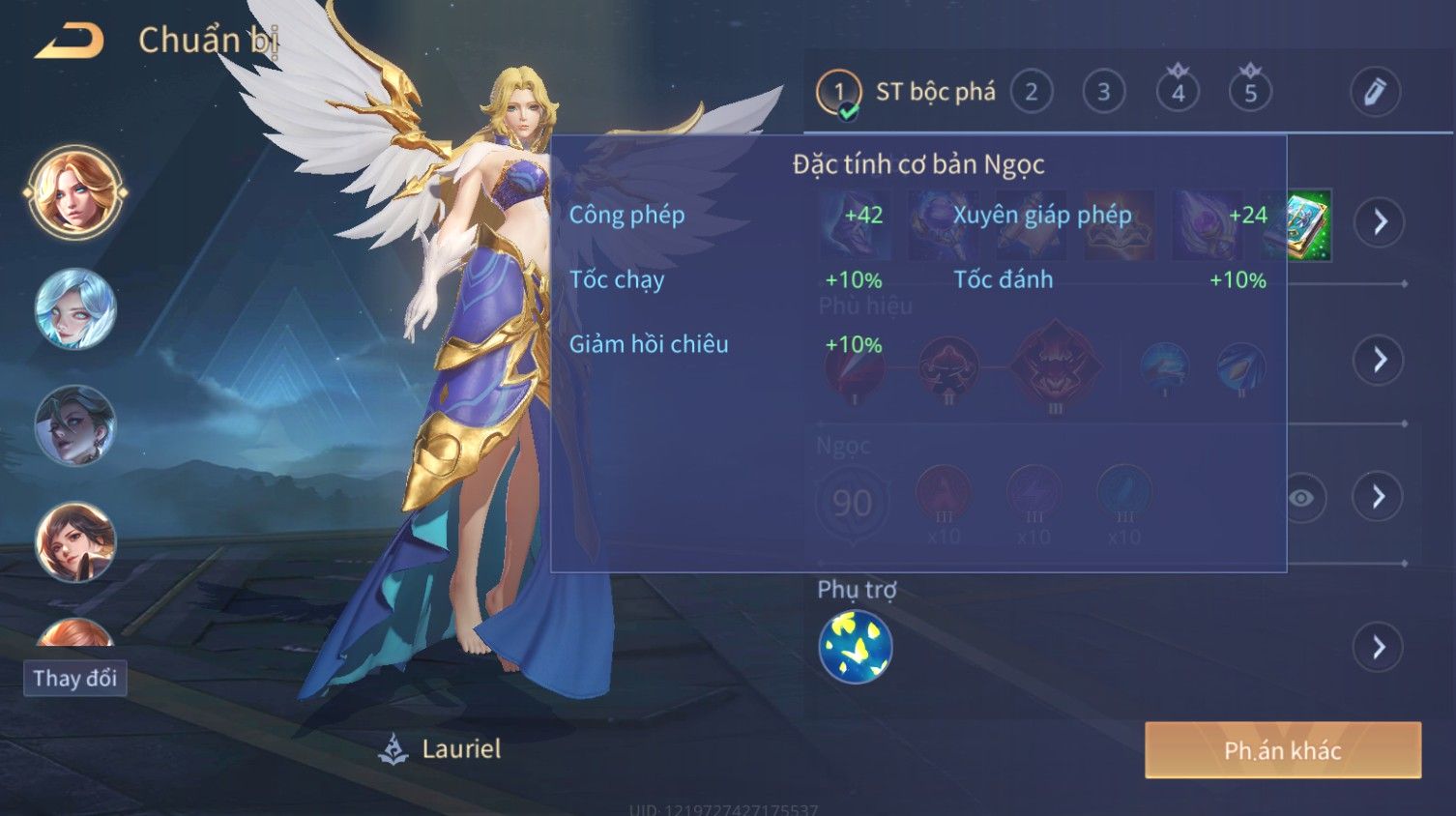Open Phụ trợ spell selection arrow
The width and height of the screenshot is (1456, 816).
coord(1379,647)
